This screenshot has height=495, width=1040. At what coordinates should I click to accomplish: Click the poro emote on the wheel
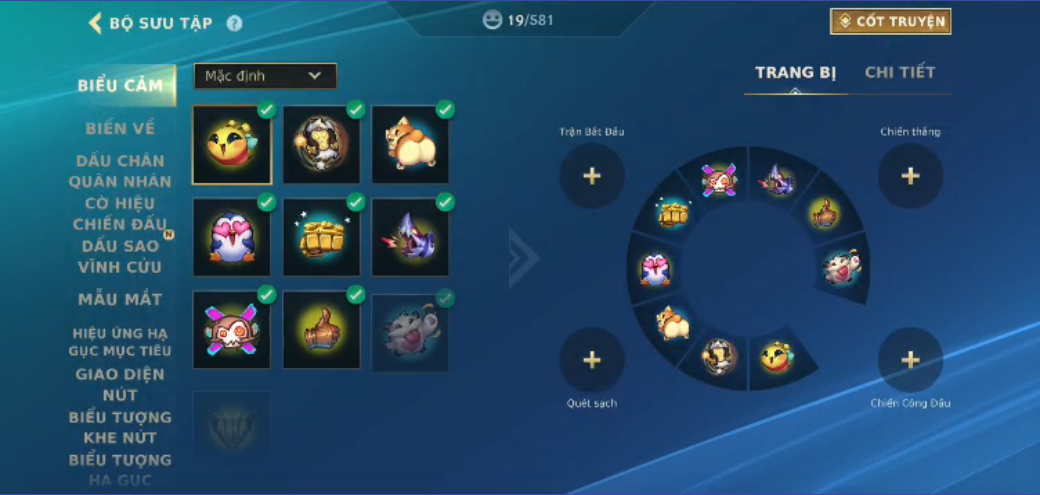pyautogui.click(x=840, y=265)
